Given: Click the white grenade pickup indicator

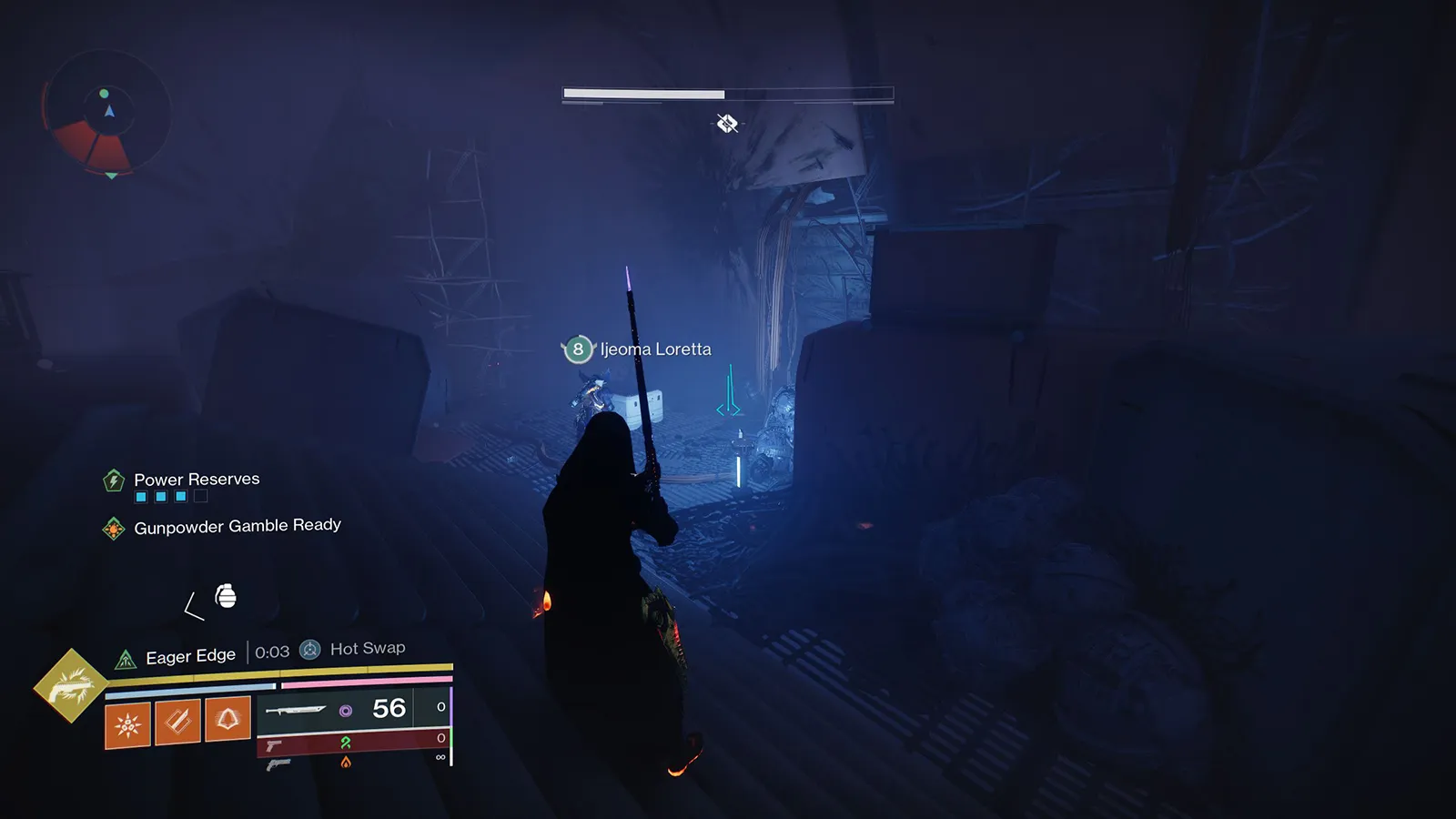Looking at the screenshot, I should tap(226, 596).
